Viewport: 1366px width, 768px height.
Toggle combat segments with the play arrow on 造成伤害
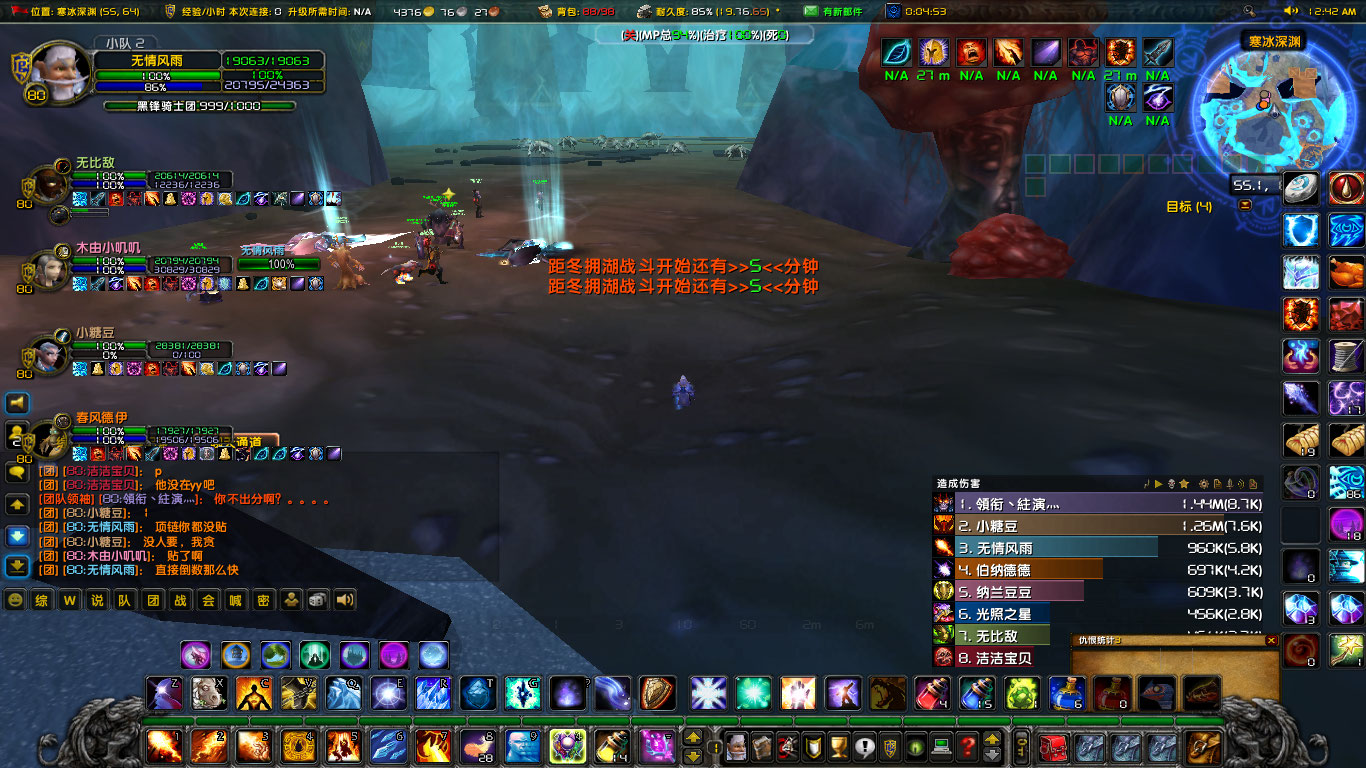coord(1158,482)
